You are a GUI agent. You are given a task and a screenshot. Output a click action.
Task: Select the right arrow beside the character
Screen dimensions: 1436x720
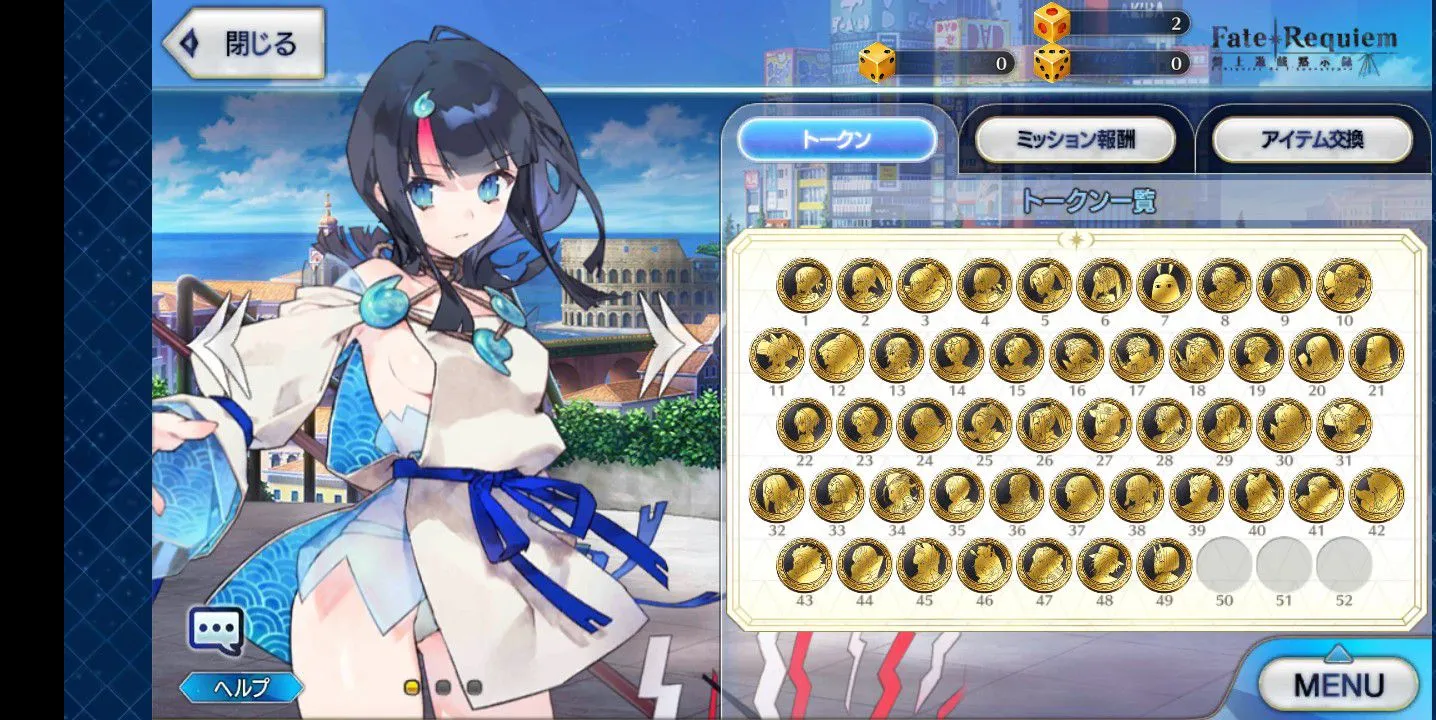pos(665,345)
